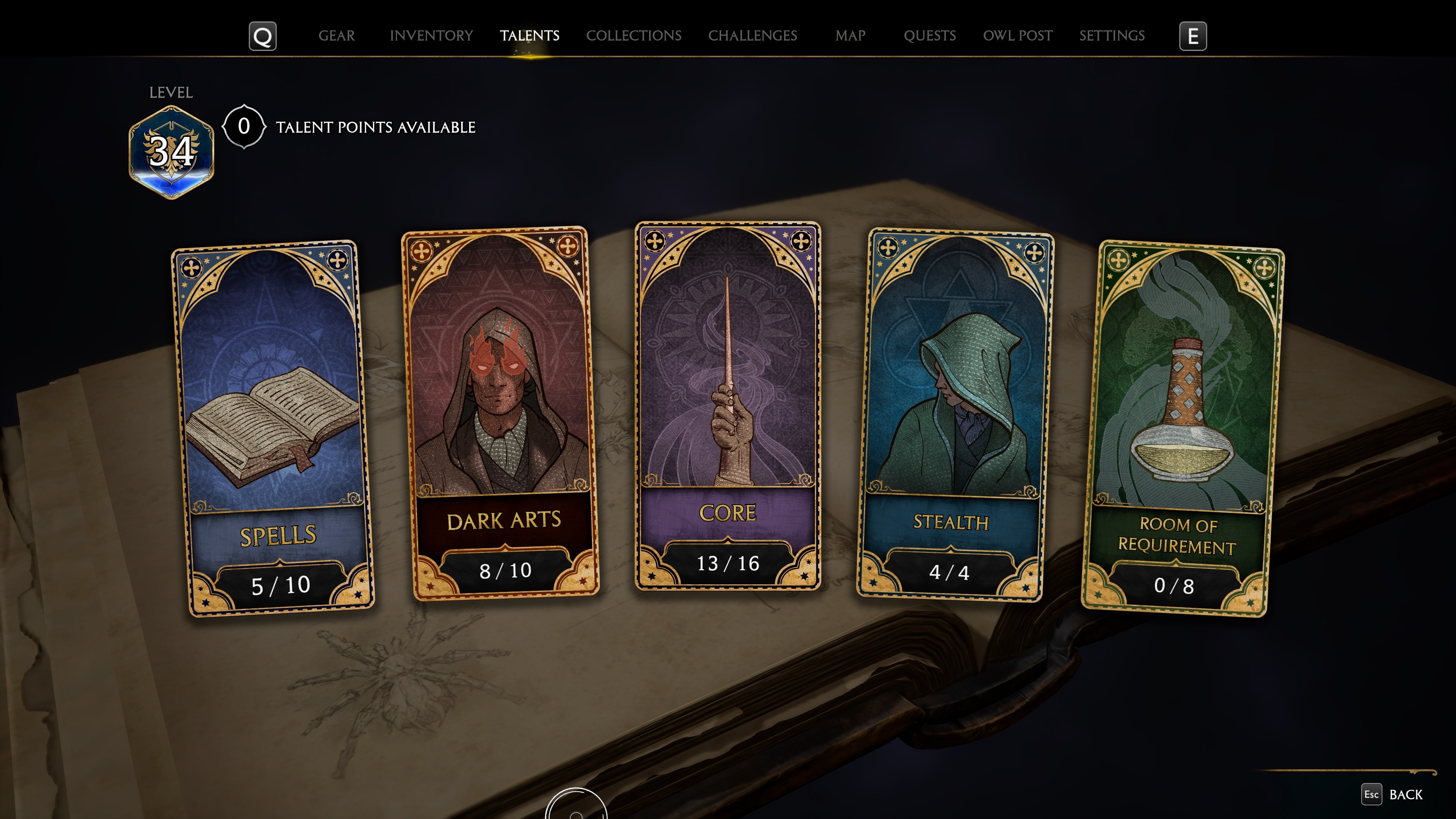
Task: Switch to the Gear tab
Action: click(x=336, y=36)
